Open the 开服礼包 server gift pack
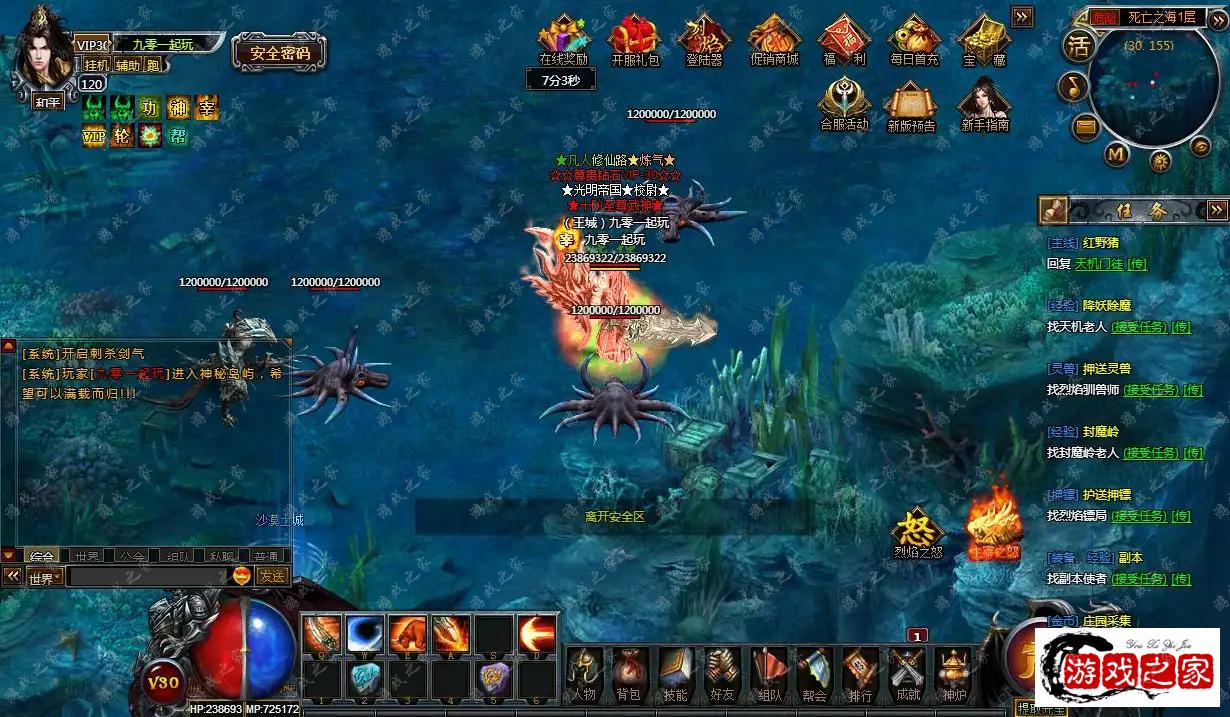 click(635, 38)
